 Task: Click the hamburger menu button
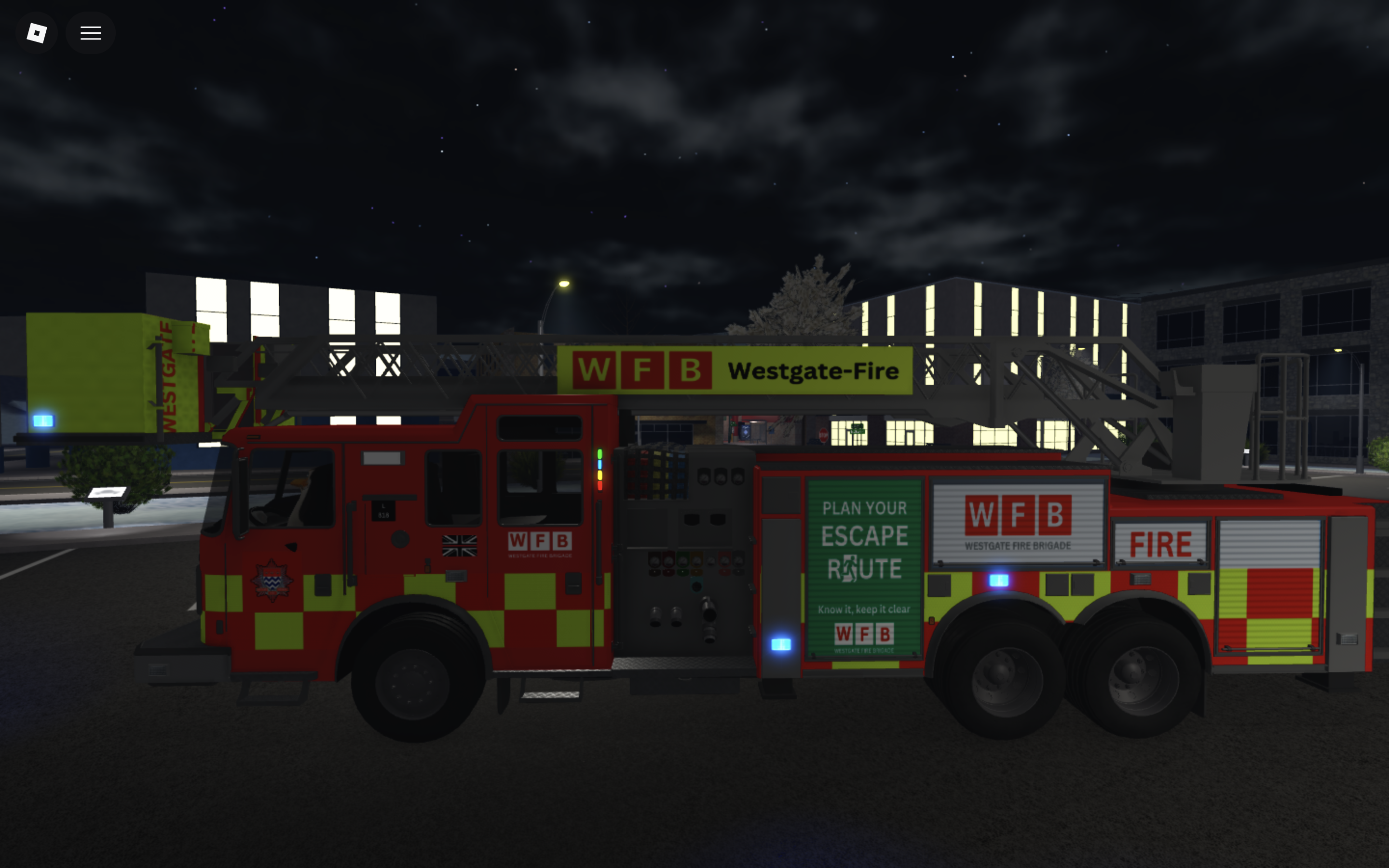pyautogui.click(x=90, y=33)
